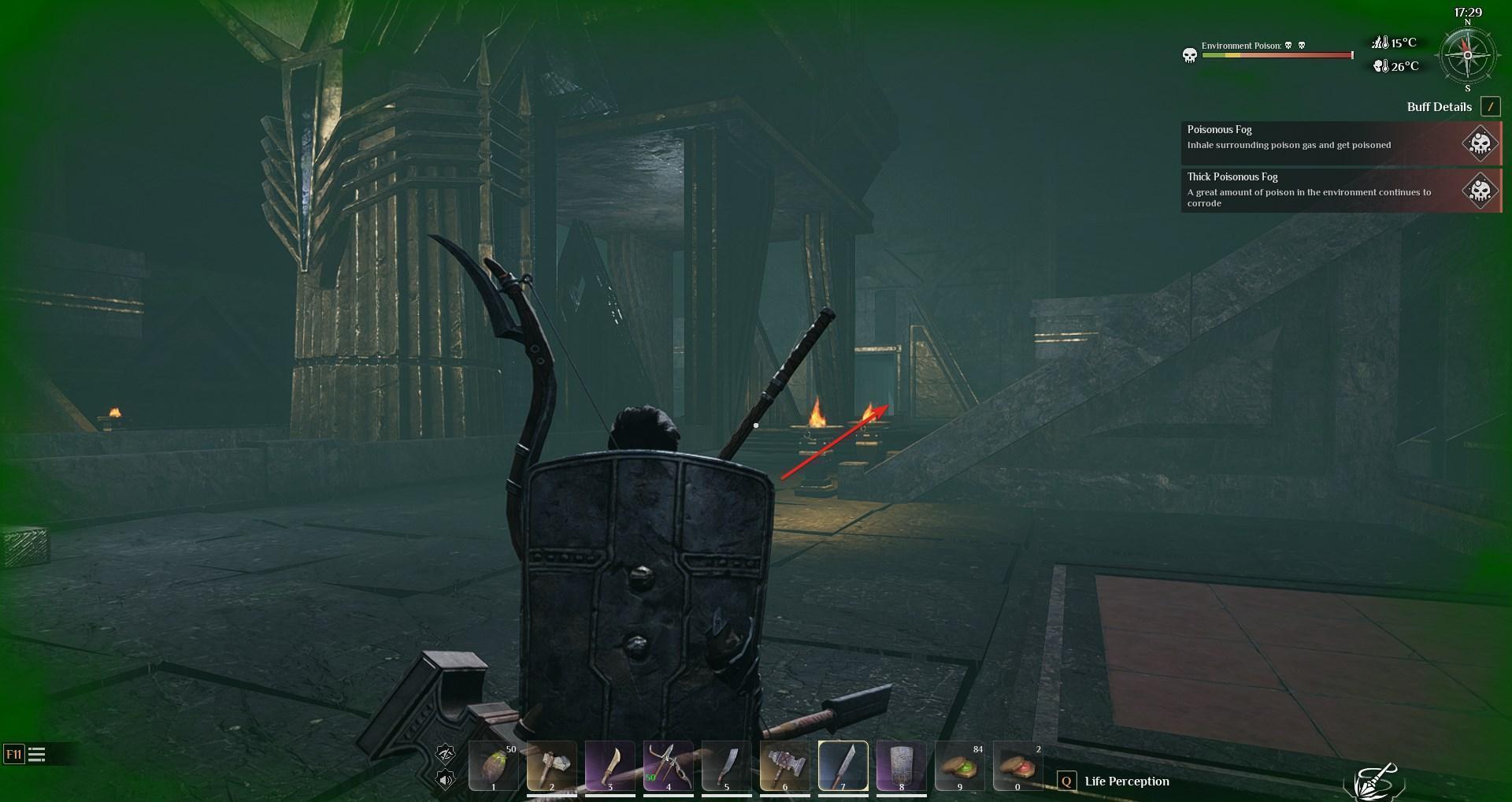Image resolution: width=1512 pixels, height=802 pixels.
Task: Use the red food item with count 2
Action: (1017, 766)
